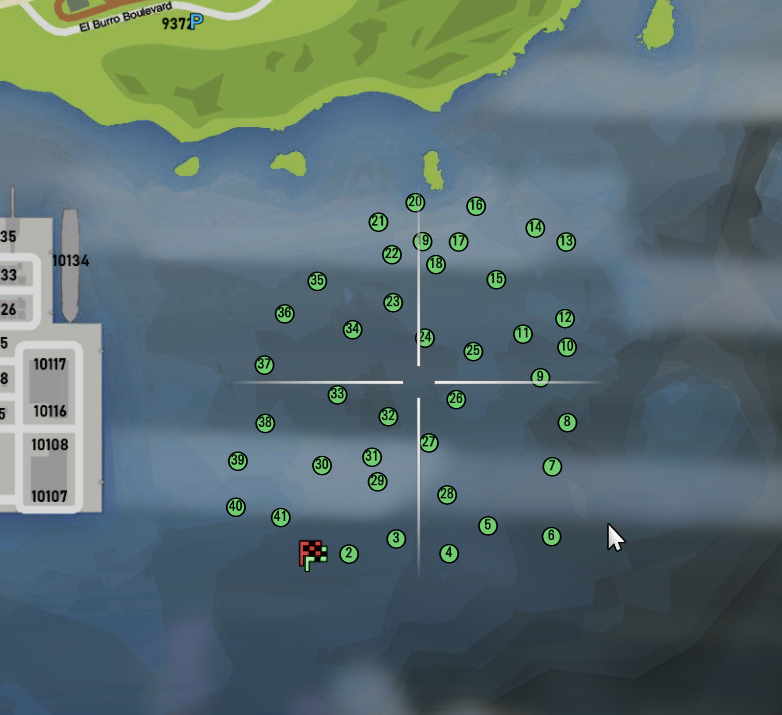Pick checkpoint marker 15

pyautogui.click(x=496, y=279)
